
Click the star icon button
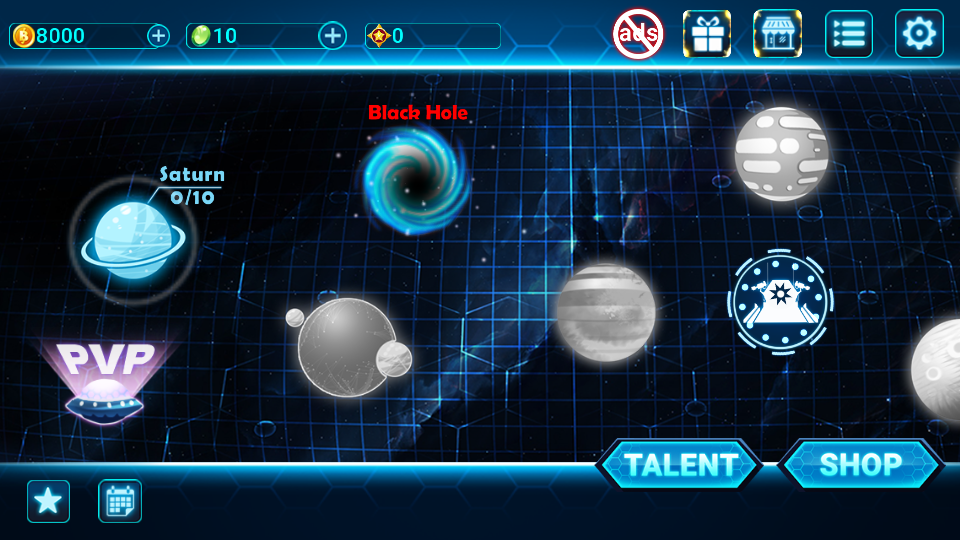coord(48,501)
